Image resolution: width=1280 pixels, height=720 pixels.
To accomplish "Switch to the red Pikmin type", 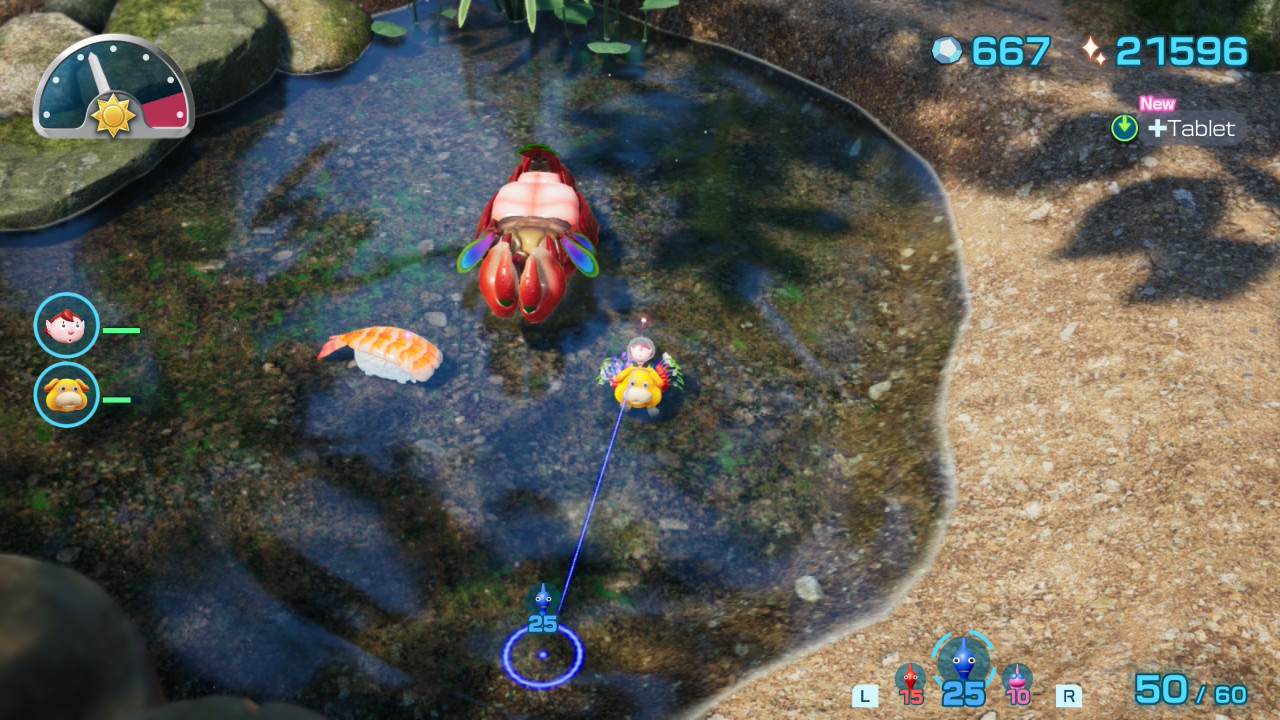I will click(910, 680).
